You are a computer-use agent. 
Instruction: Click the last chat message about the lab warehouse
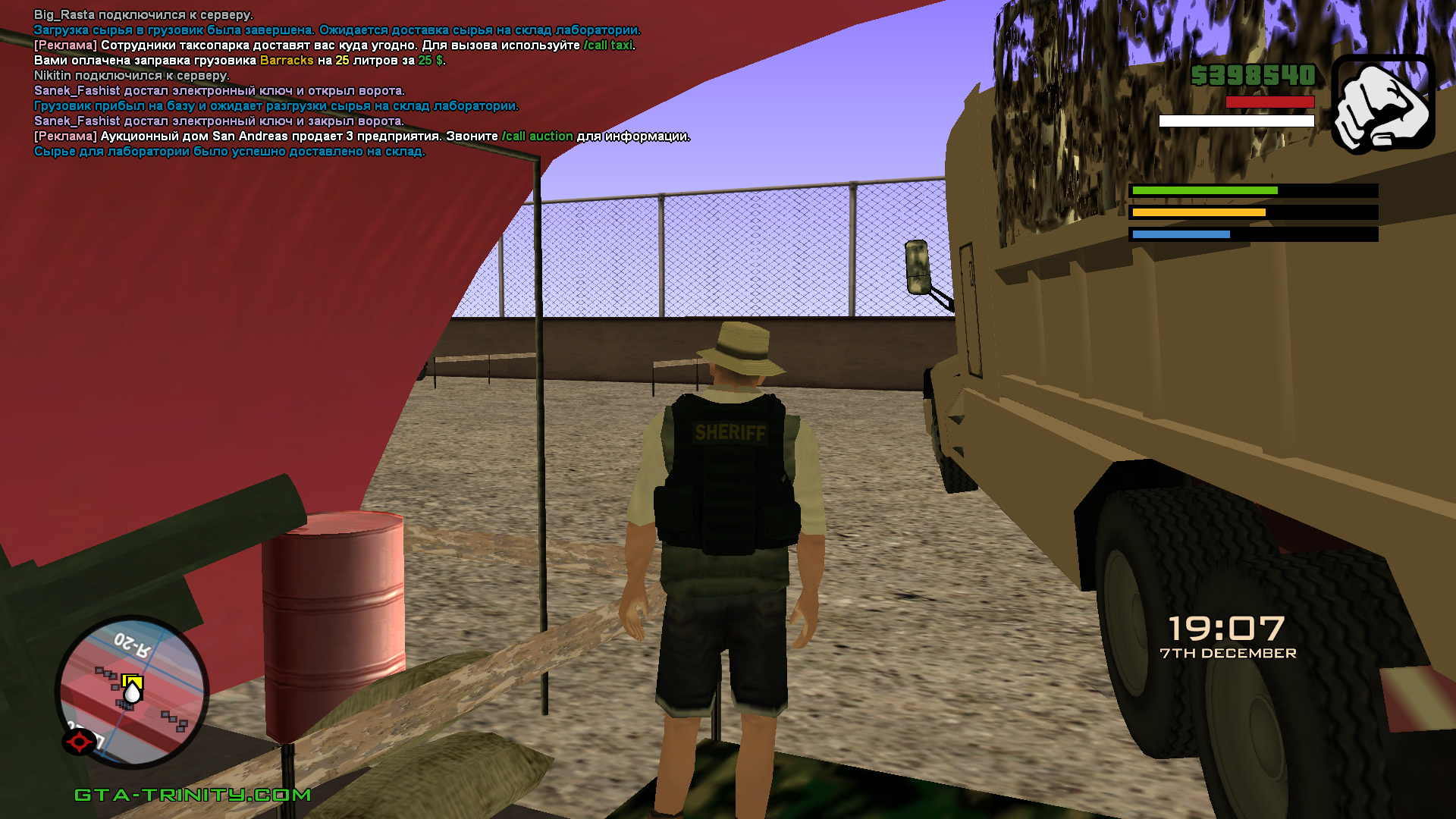point(229,152)
